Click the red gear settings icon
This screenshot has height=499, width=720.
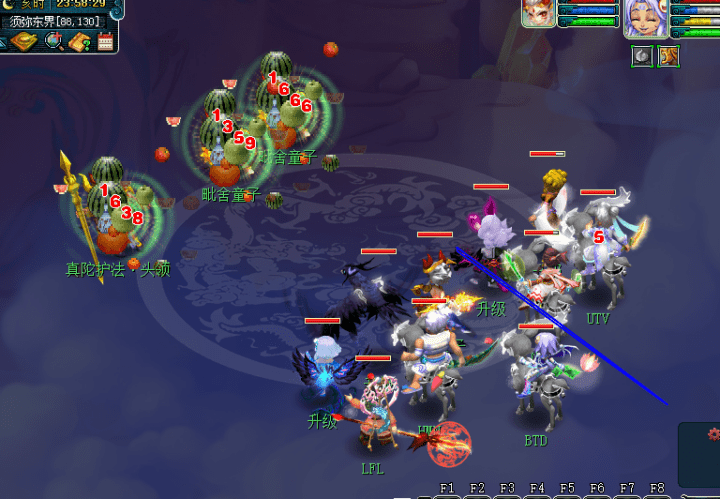click(713, 434)
